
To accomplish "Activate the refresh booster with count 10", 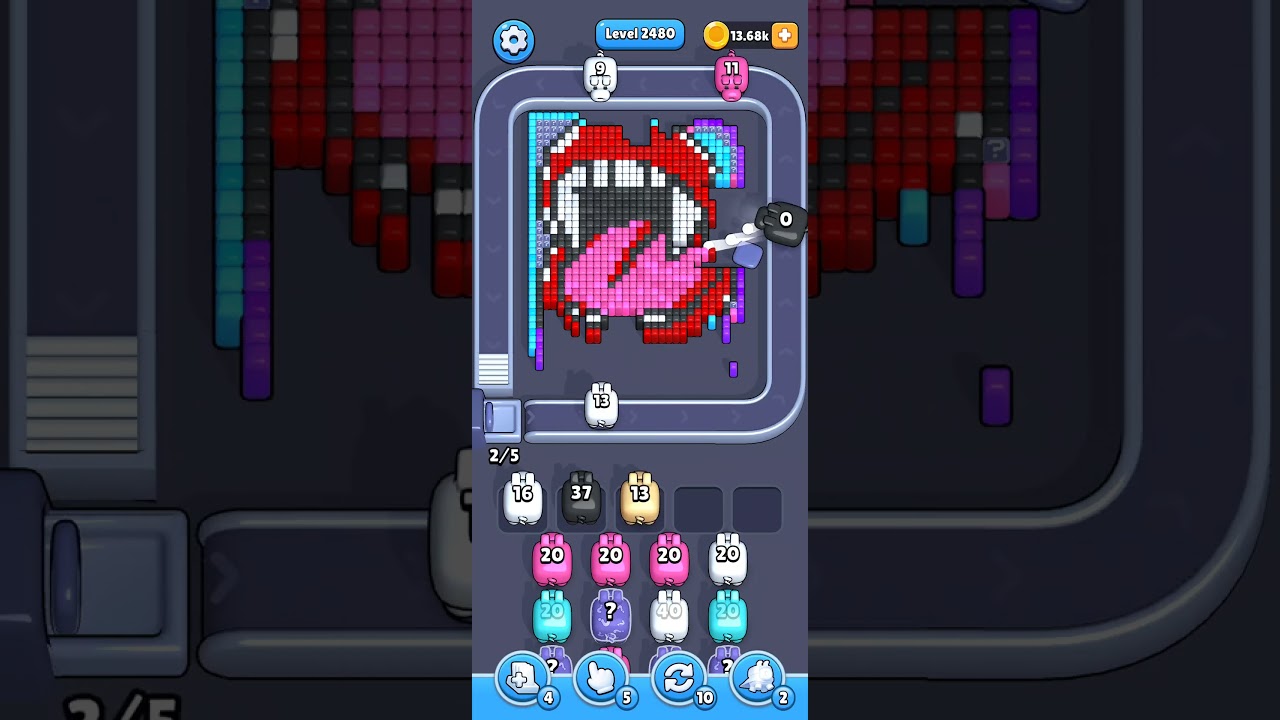I will pos(679,678).
